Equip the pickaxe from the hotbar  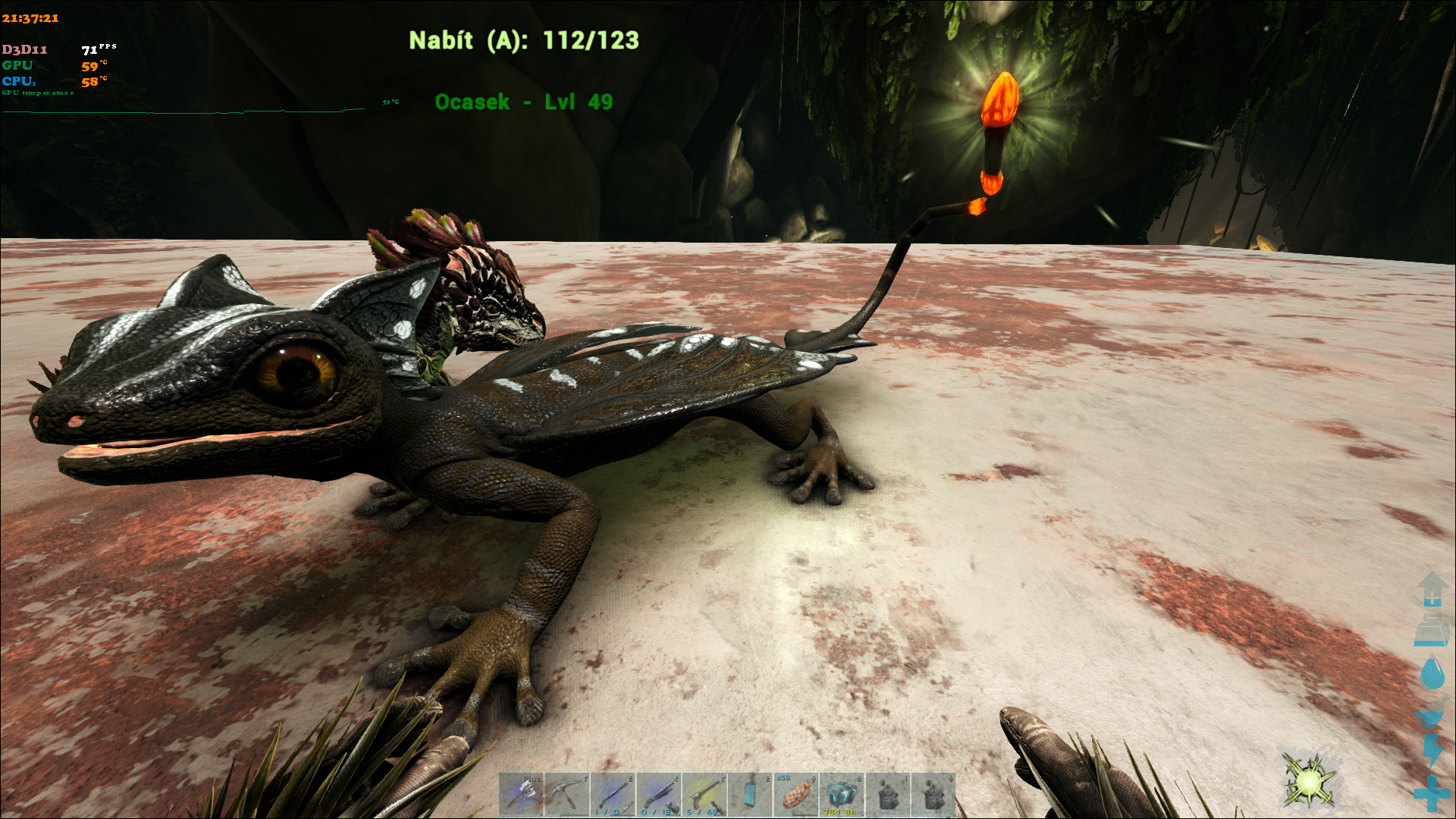click(x=566, y=794)
